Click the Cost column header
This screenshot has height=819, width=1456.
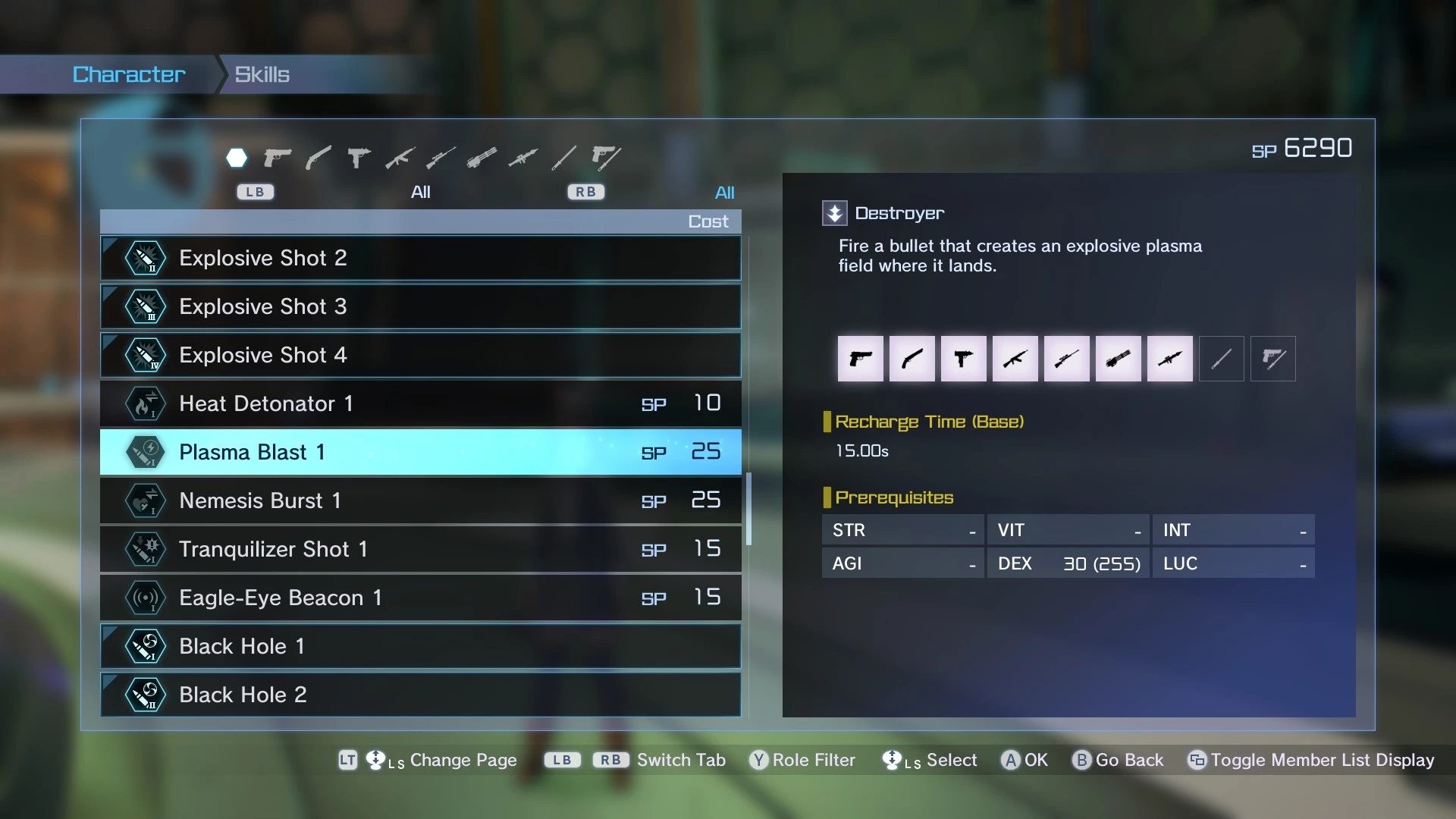708,221
